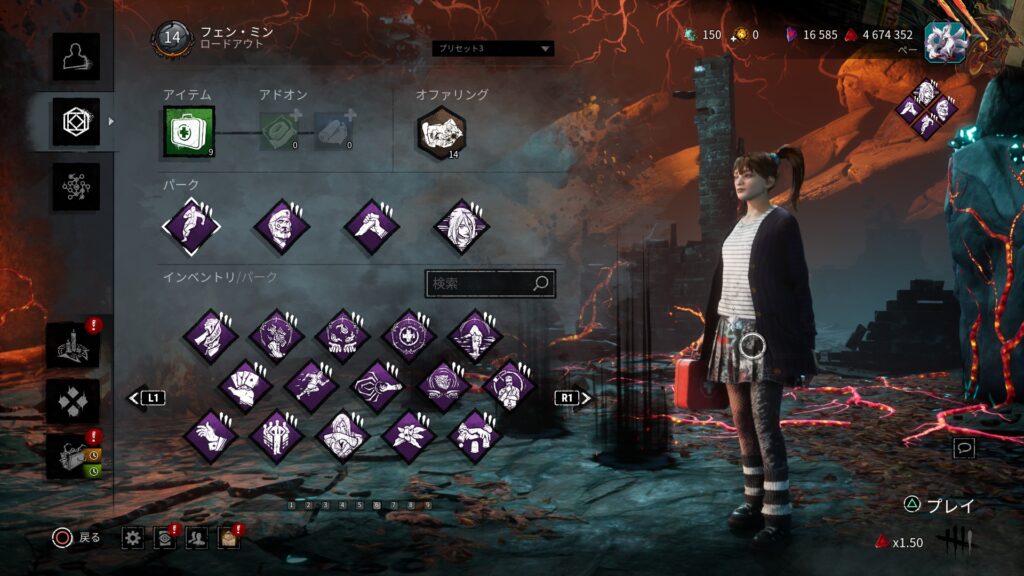1024x576 pixels.
Task: Choose the medical cross circle perk
Action: pyautogui.click(x=409, y=336)
